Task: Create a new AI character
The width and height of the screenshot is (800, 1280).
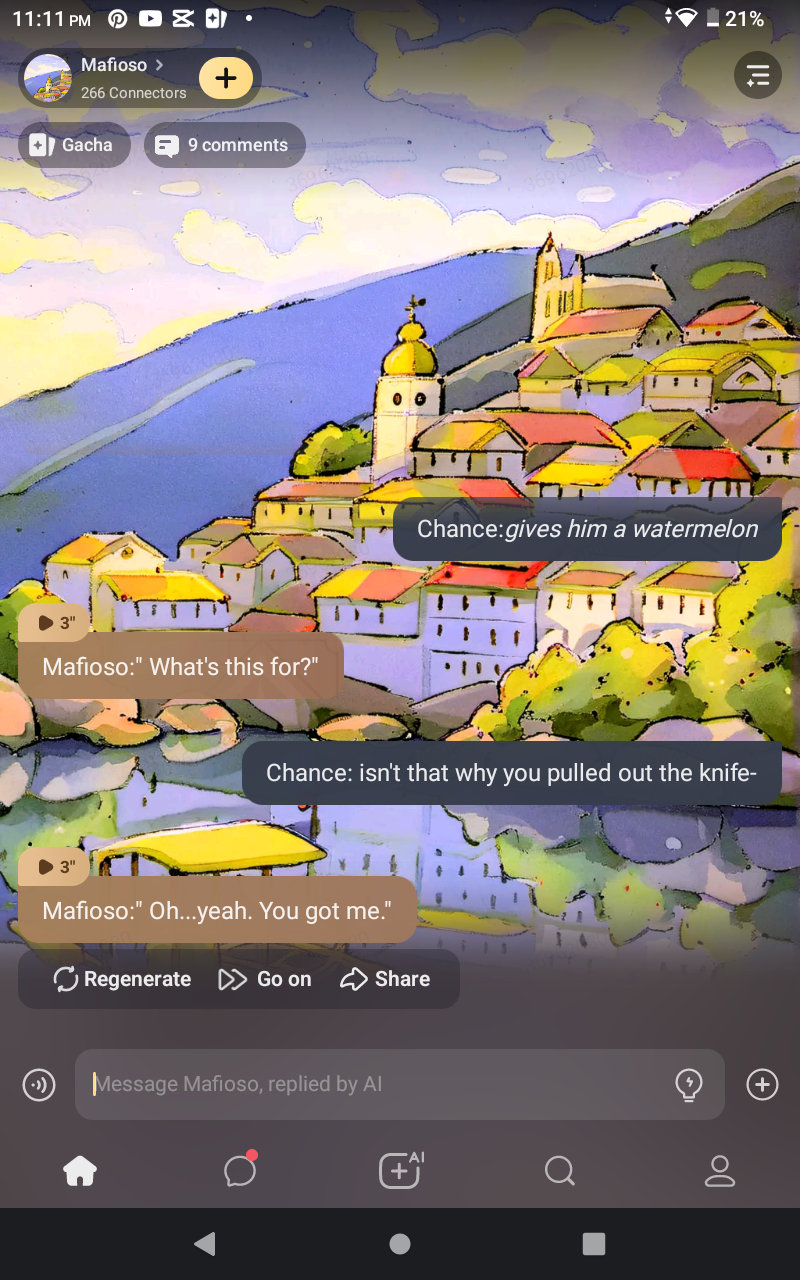Action: pyautogui.click(x=400, y=1171)
